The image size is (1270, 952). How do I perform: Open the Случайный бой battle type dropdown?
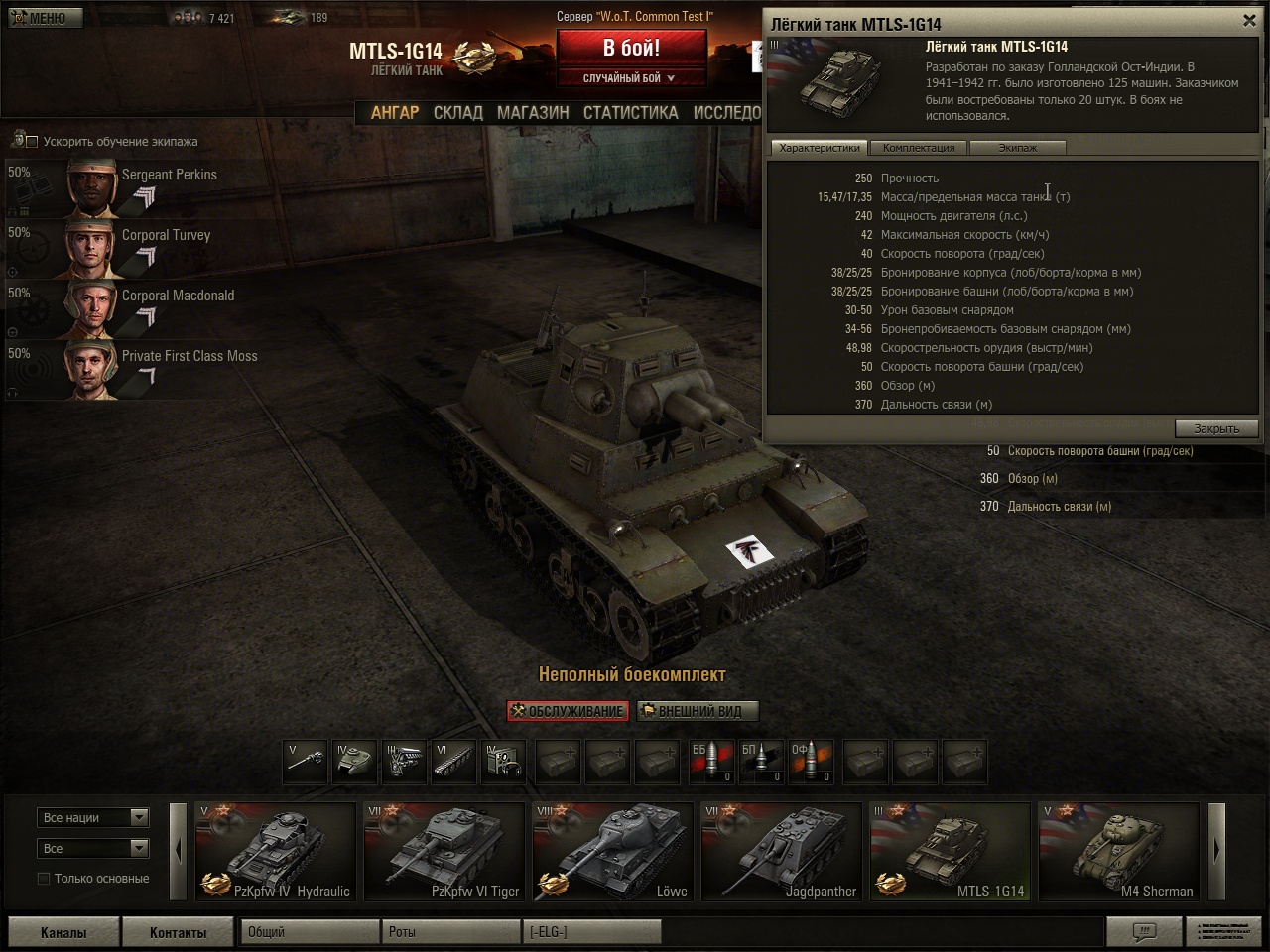point(631,78)
